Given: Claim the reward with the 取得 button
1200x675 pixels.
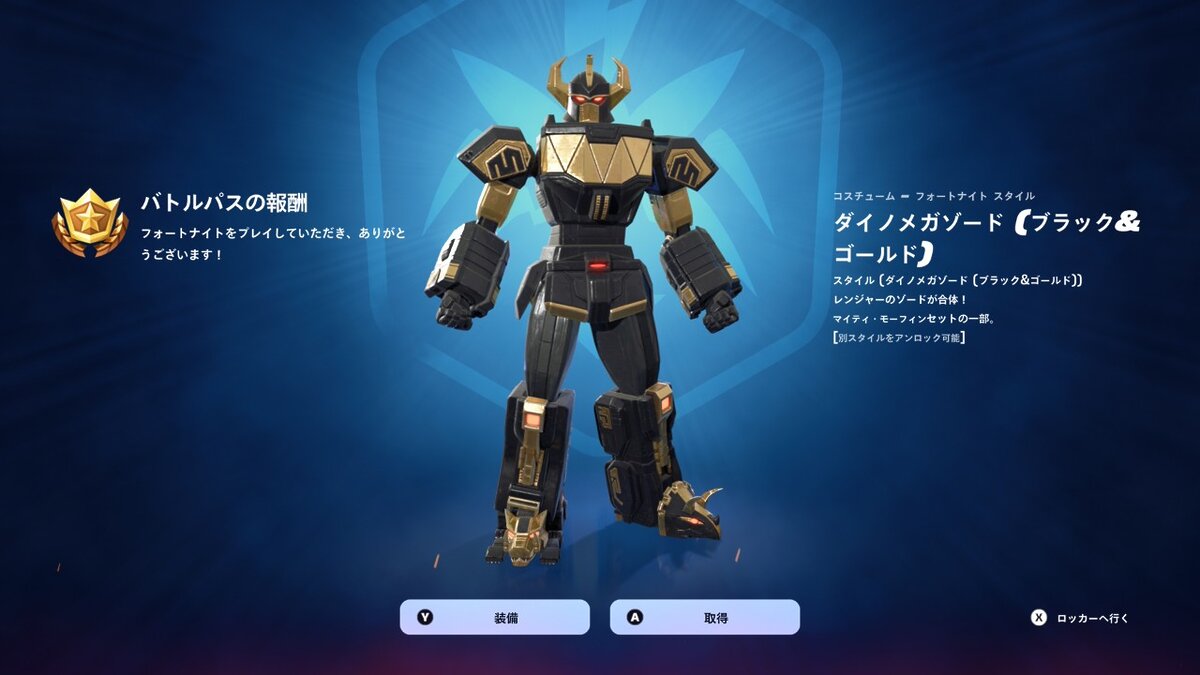Looking at the screenshot, I should point(705,617).
